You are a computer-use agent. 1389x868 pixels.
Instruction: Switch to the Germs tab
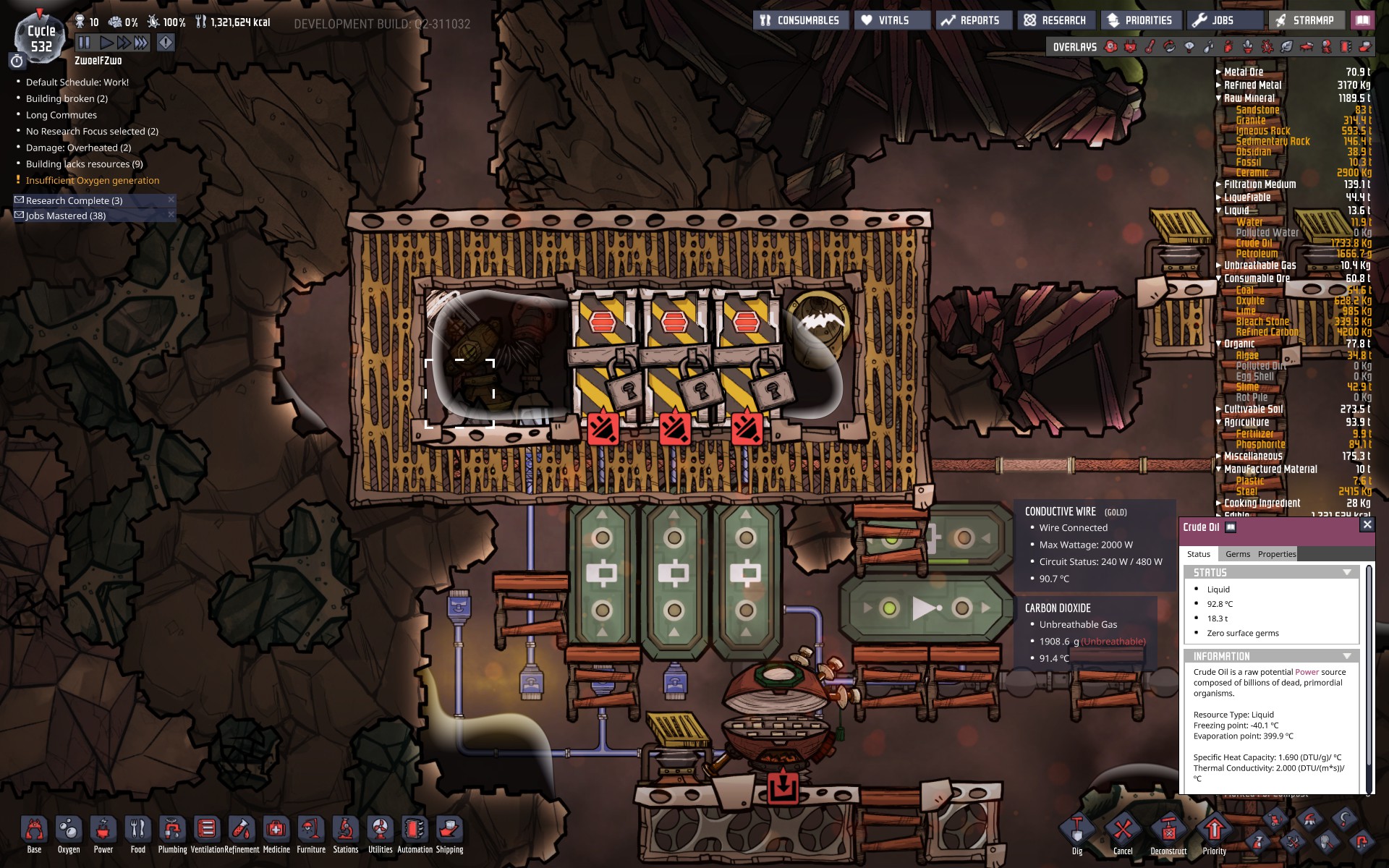[x=1237, y=554]
